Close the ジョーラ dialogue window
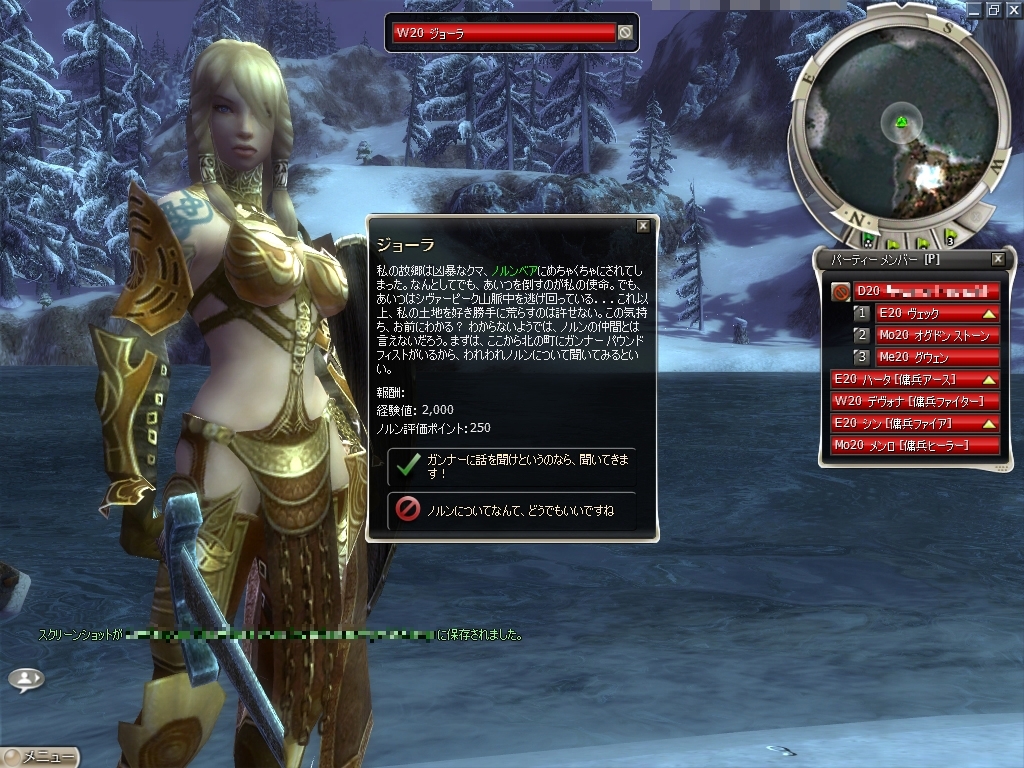The width and height of the screenshot is (1024, 768). (x=643, y=226)
